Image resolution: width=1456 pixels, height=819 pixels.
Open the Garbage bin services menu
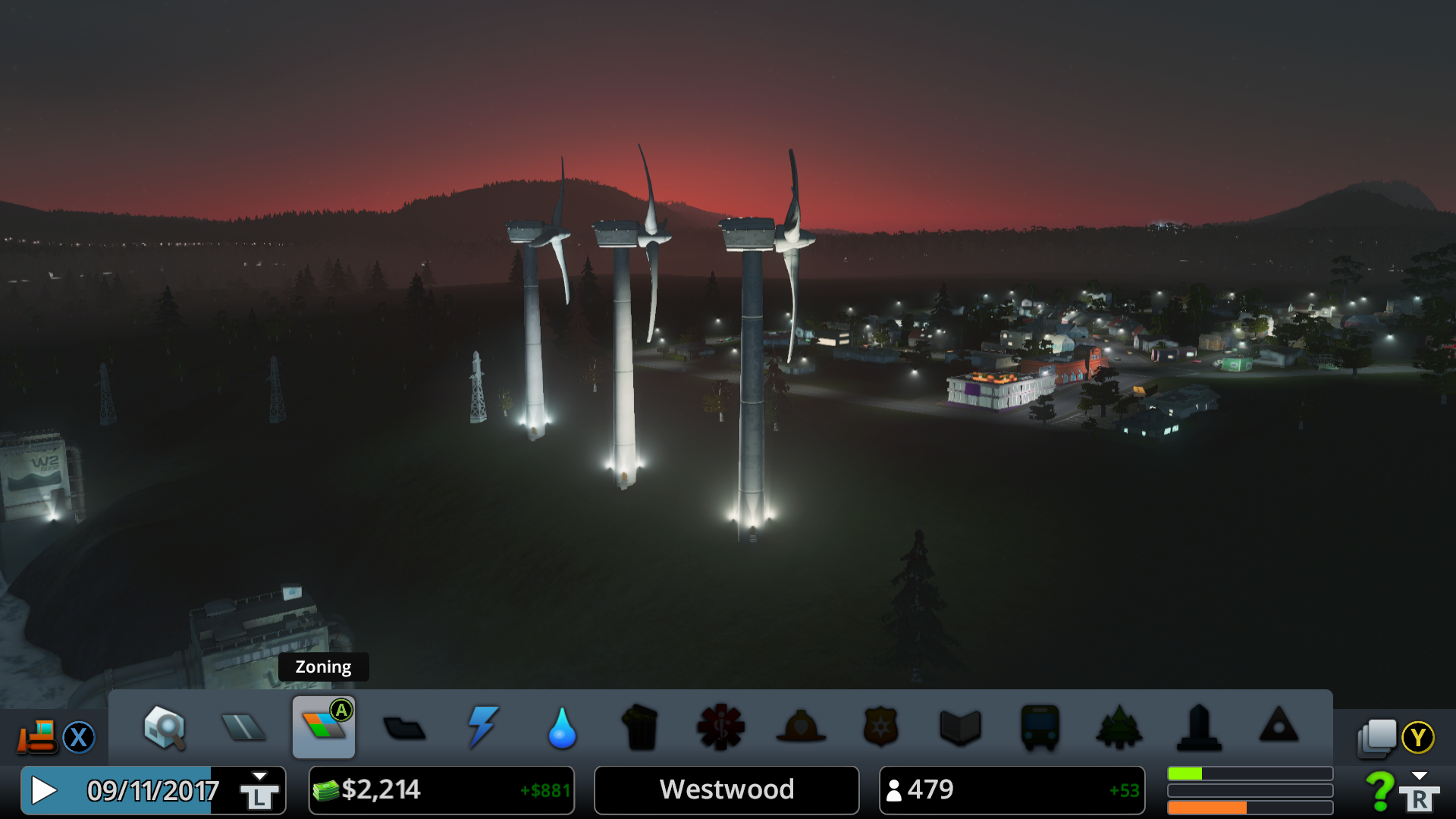coord(641,728)
